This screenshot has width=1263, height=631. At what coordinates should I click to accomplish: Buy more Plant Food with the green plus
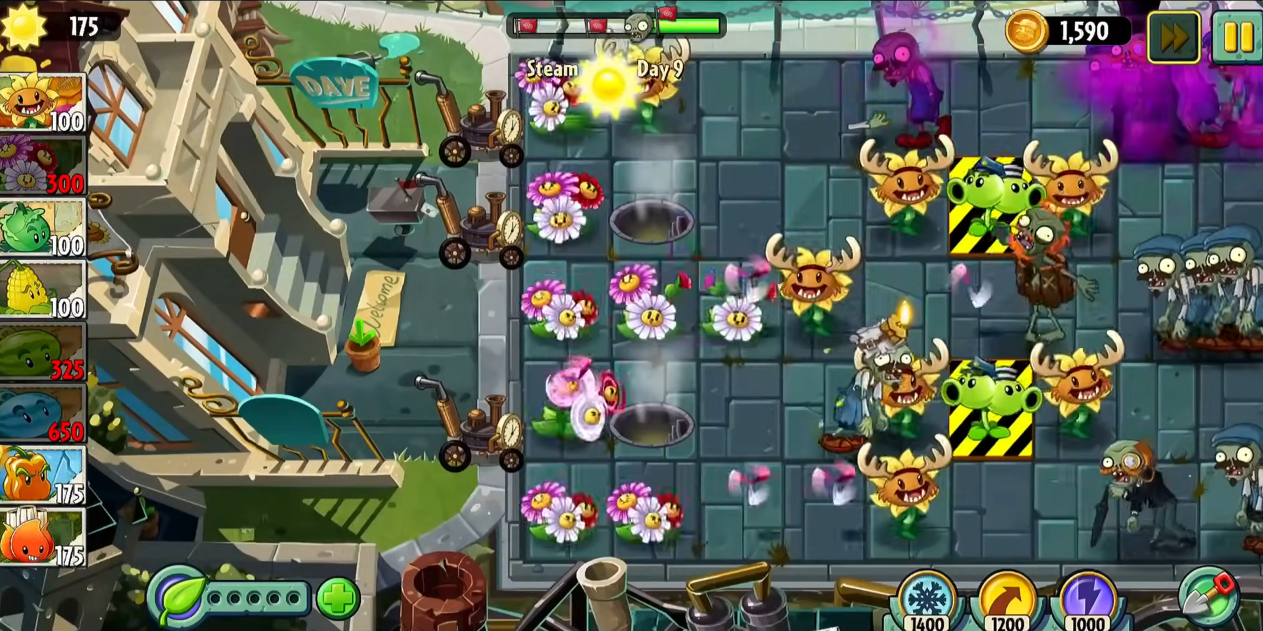point(338,599)
